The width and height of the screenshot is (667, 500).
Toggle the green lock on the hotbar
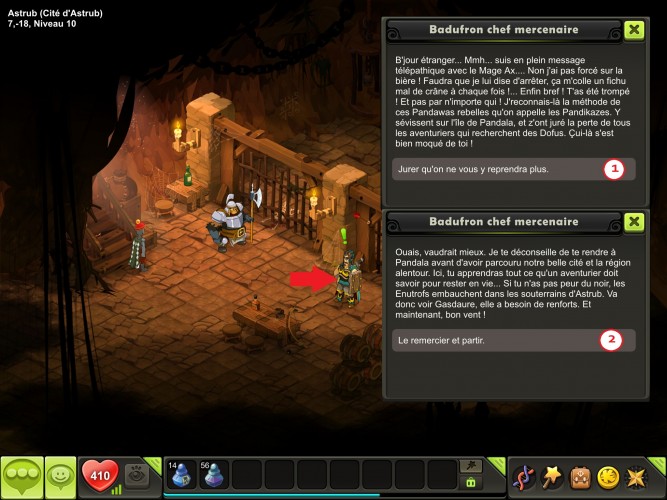[469, 483]
